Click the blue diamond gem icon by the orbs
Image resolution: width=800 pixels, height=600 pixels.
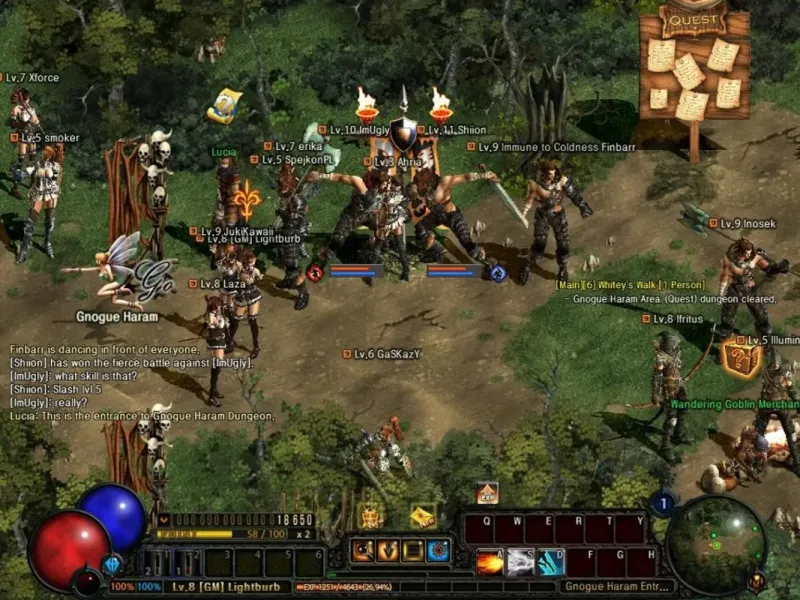pyautogui.click(x=112, y=565)
